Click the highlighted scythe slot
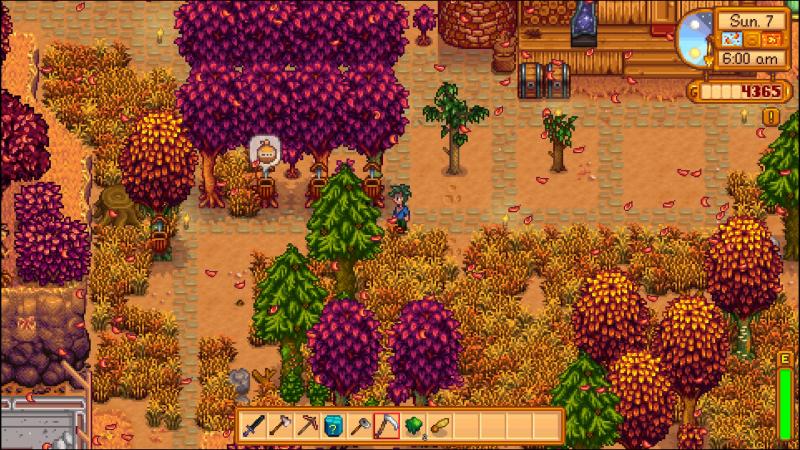 (386, 426)
